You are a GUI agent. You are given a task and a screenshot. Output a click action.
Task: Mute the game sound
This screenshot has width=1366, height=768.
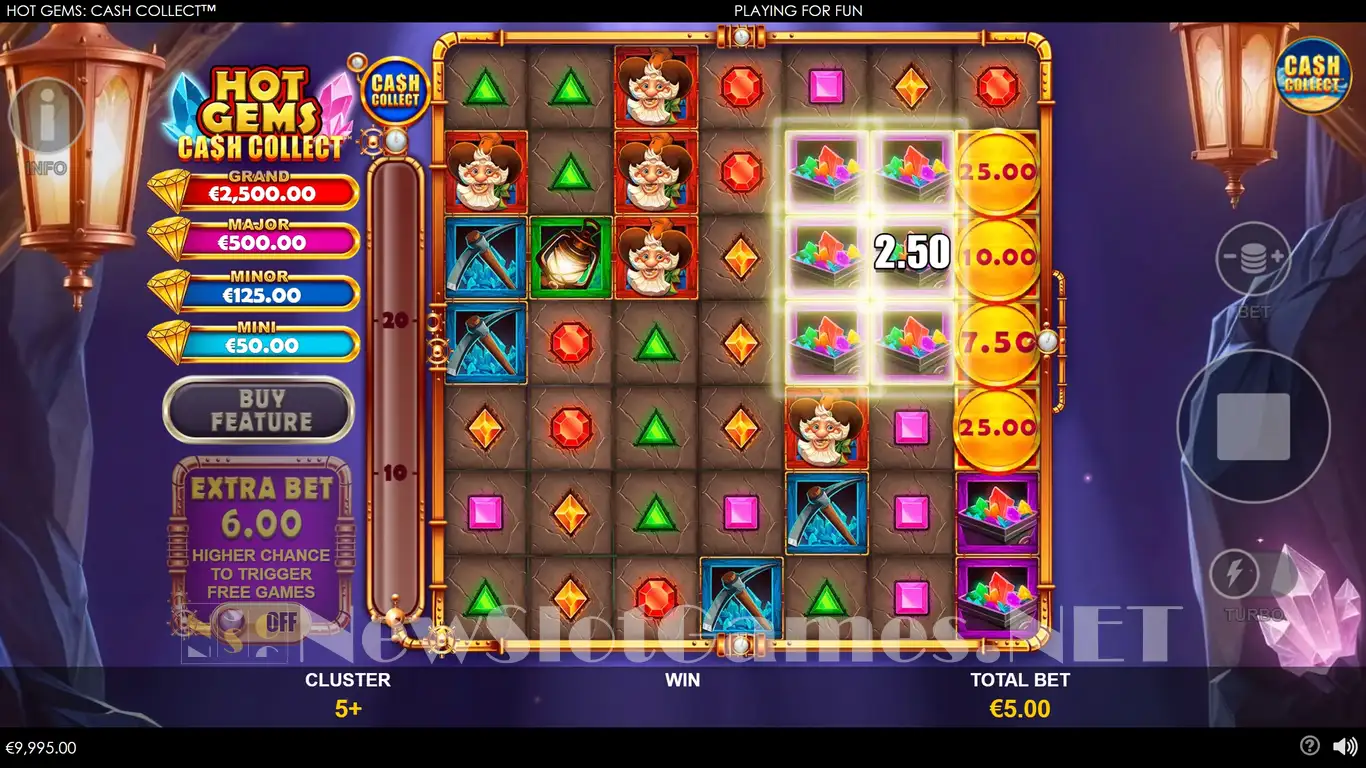tap(1345, 746)
